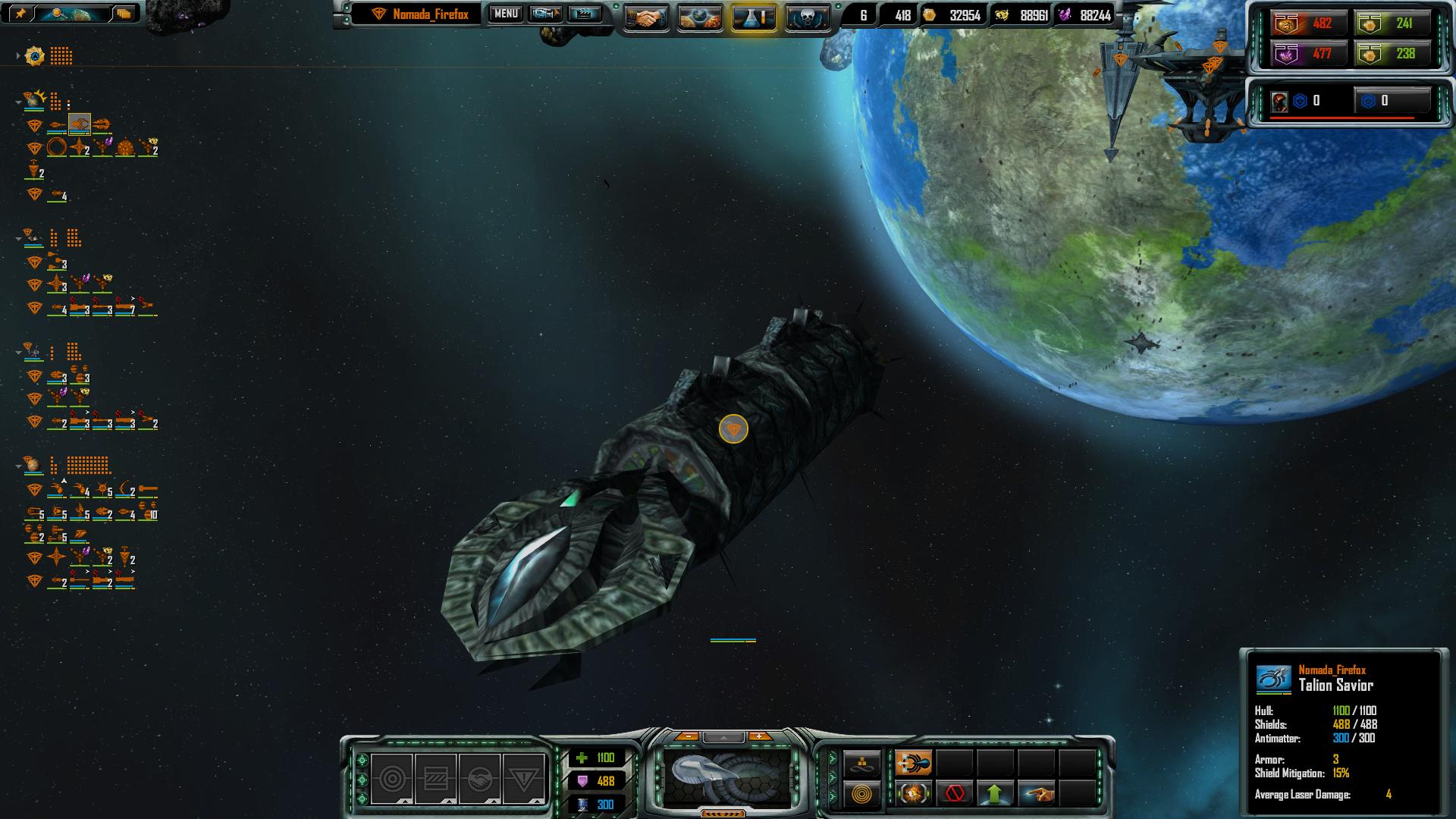Expand the star entry in empire tree

(18, 56)
